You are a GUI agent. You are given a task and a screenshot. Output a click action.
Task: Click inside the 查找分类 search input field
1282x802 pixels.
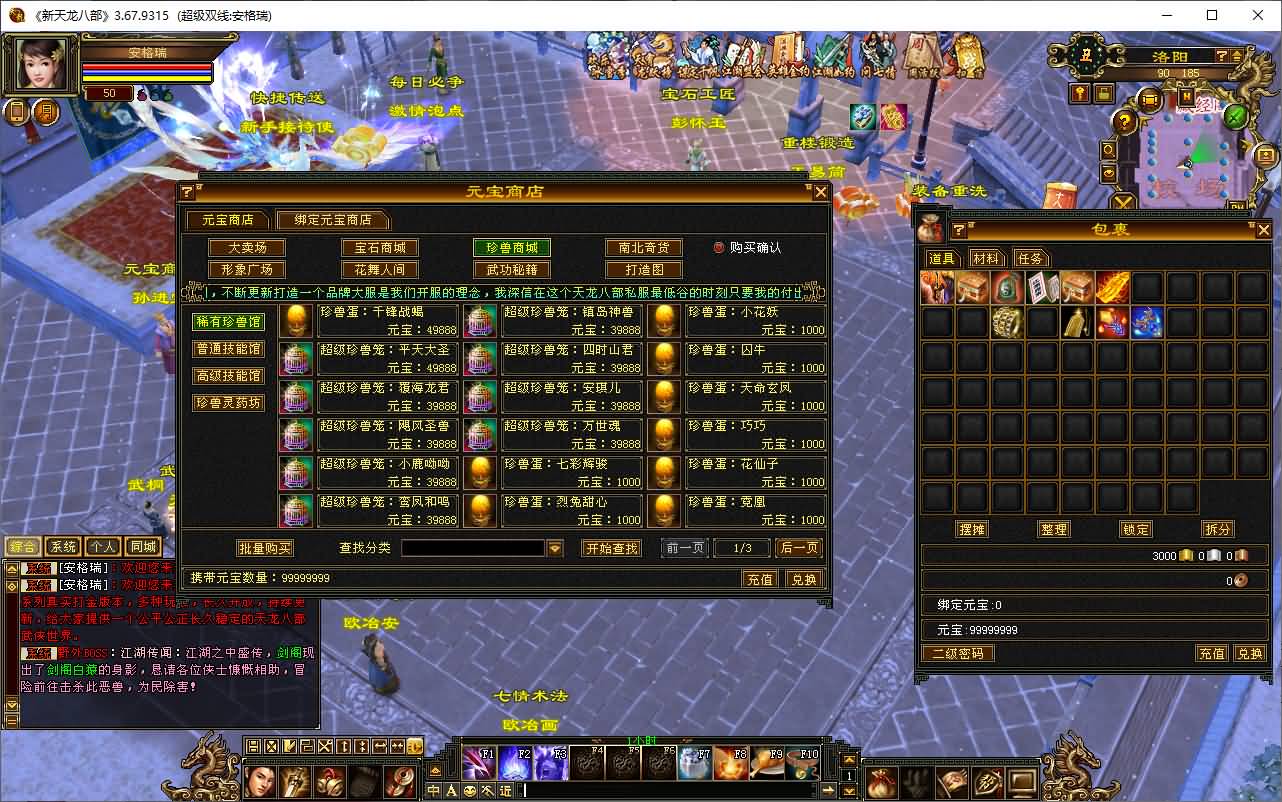[x=480, y=548]
